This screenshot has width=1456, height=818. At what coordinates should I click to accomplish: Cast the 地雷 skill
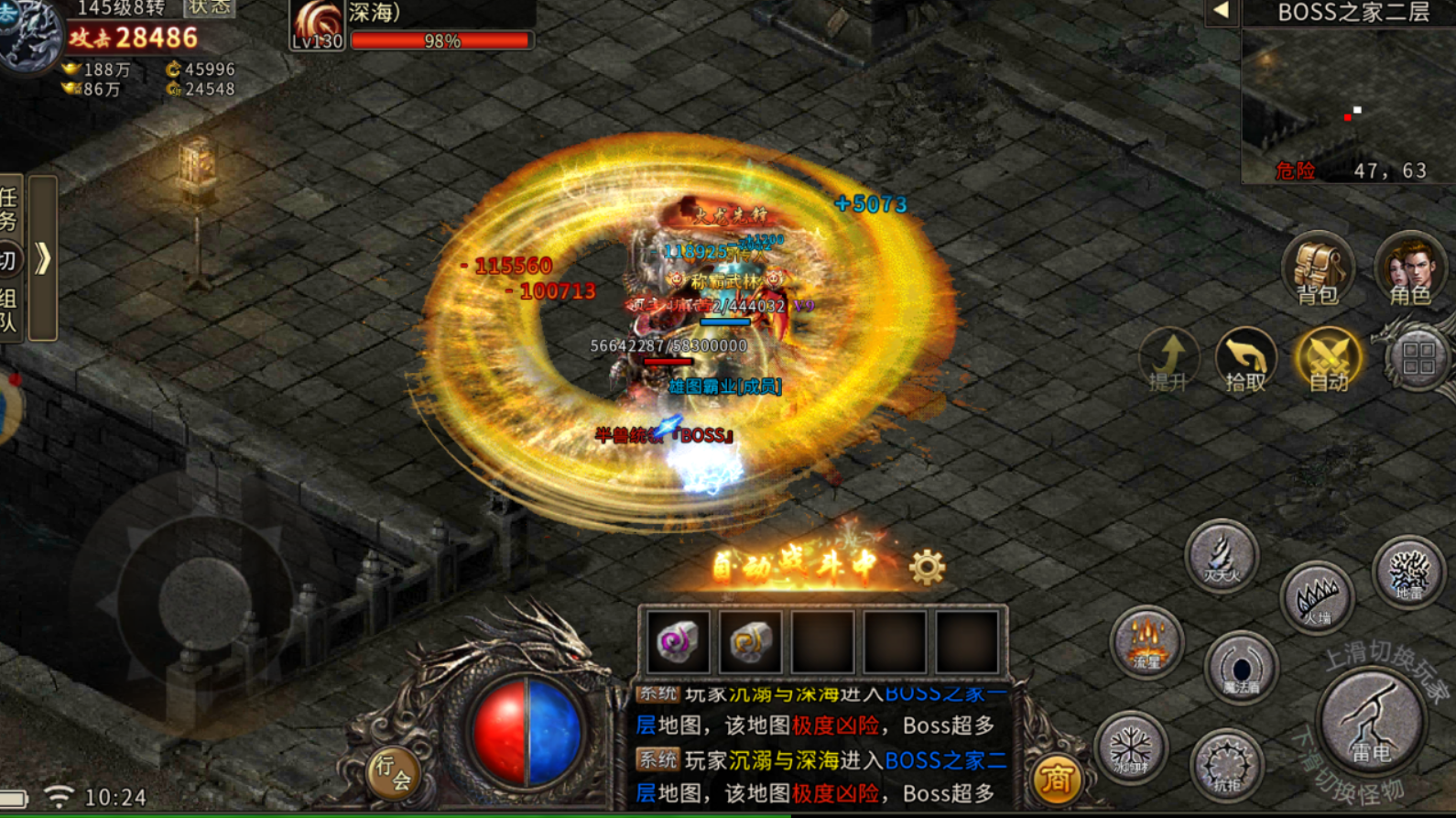tap(1408, 572)
